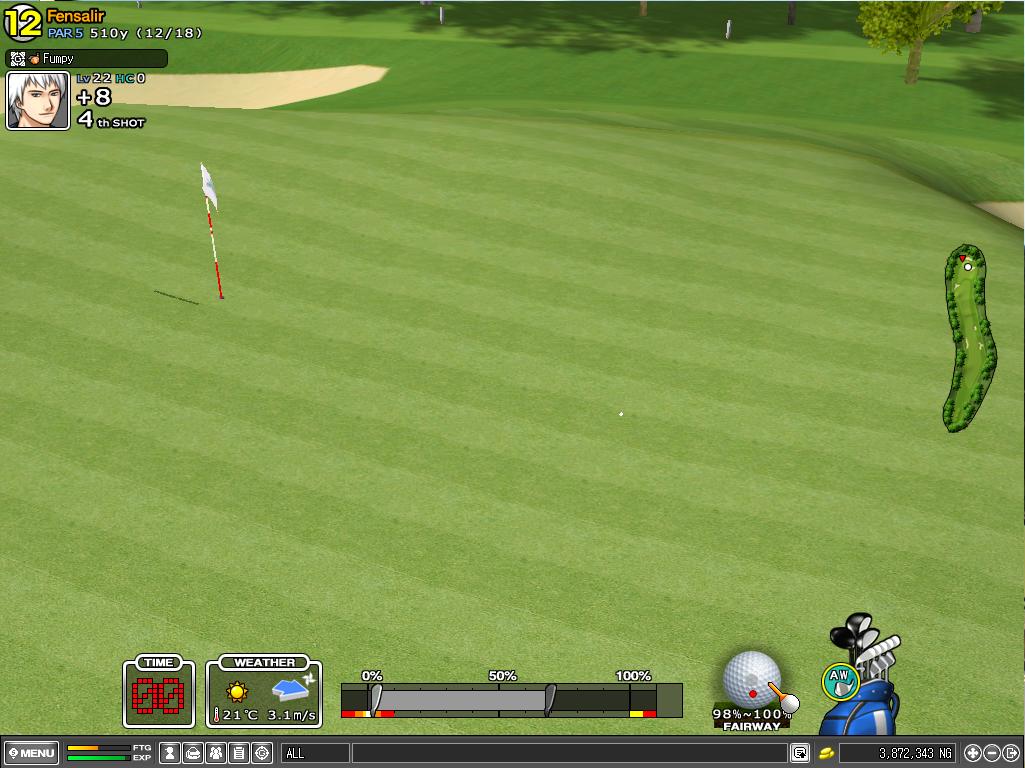Select the ALL chat channel dropdown
This screenshot has width=1025, height=768.
point(315,753)
